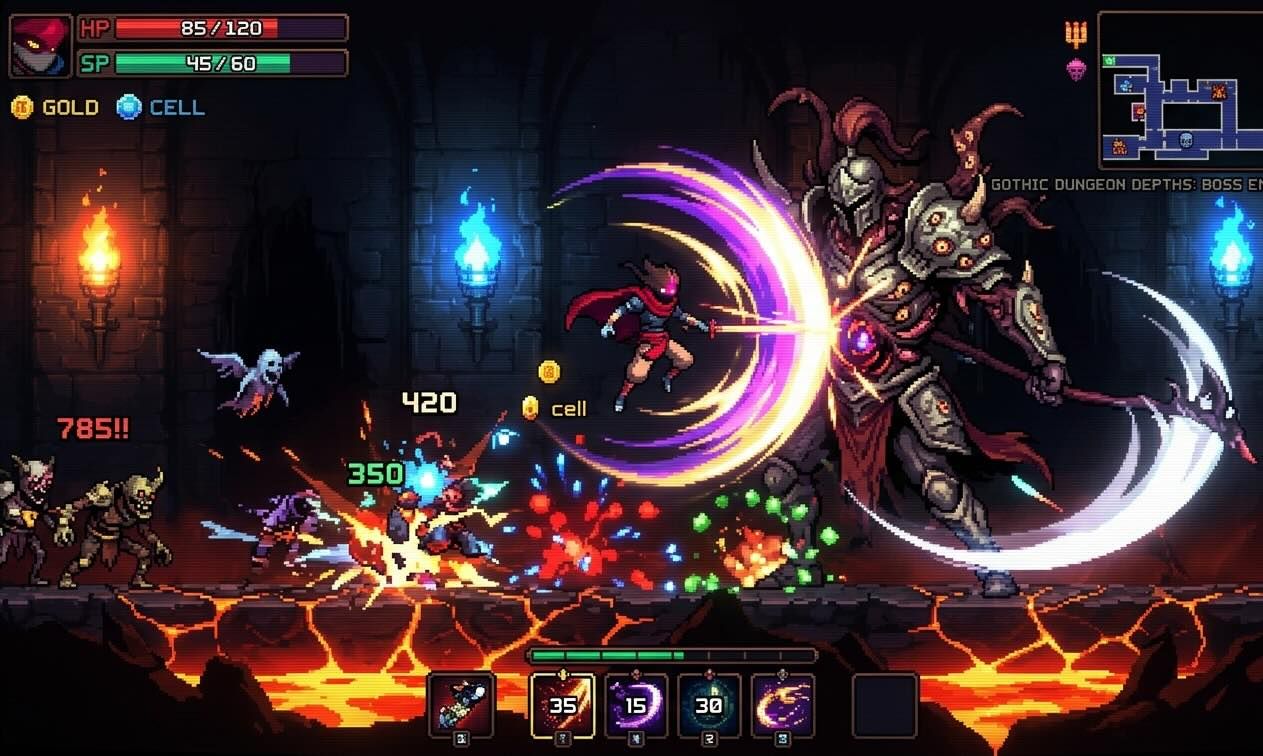This screenshot has width=1263, height=756.
Task: Select the blue skull marker on minimap
Action: pos(1187,138)
